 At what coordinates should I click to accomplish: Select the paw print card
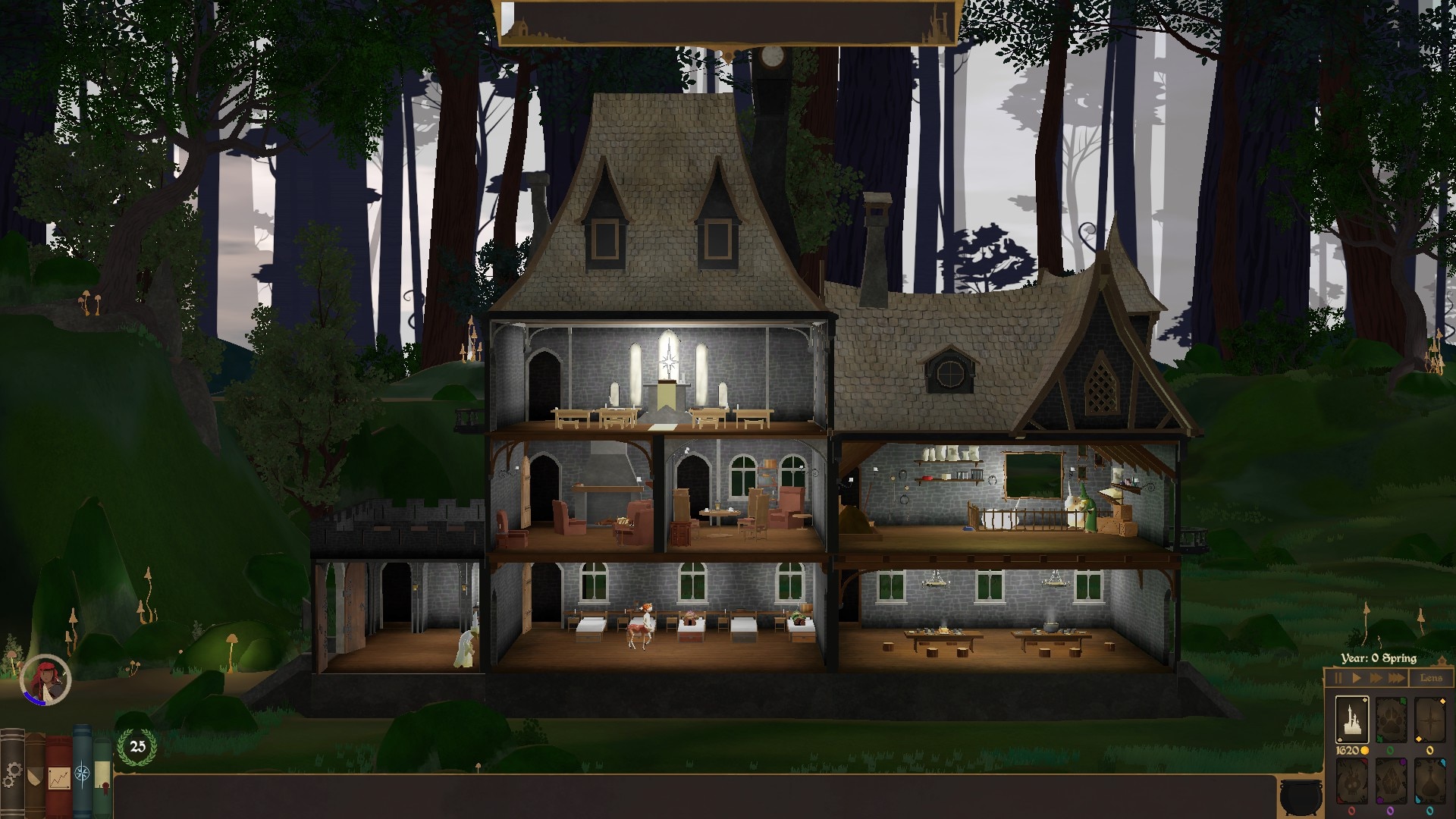1391,720
